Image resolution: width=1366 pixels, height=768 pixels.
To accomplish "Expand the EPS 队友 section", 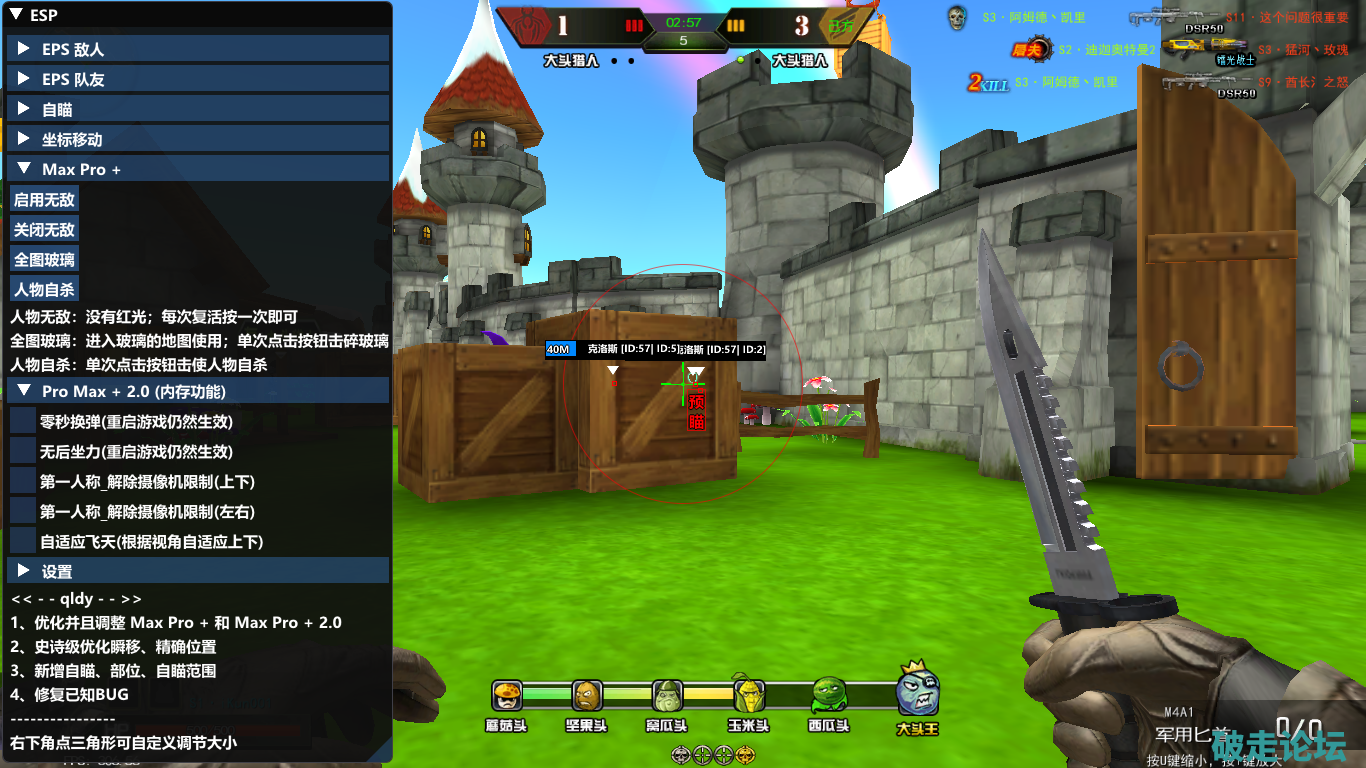I will [24, 79].
